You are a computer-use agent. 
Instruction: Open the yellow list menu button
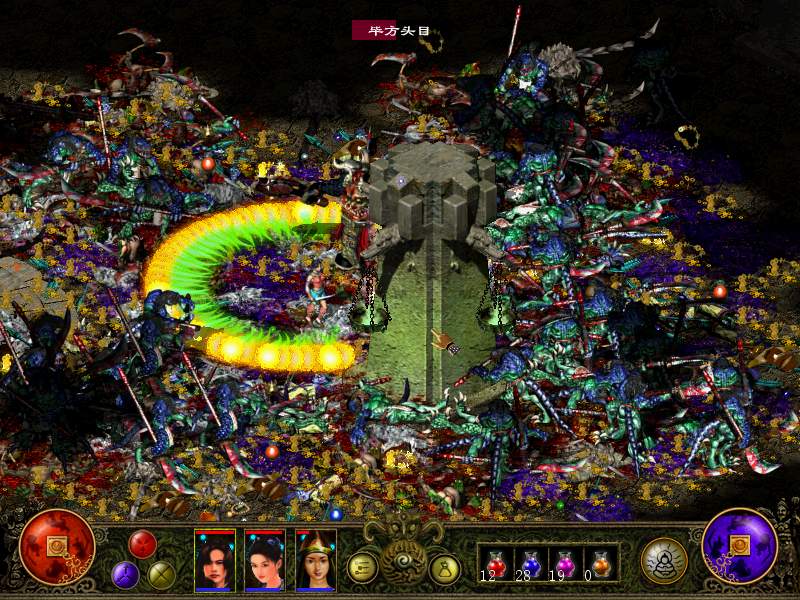pos(362,567)
